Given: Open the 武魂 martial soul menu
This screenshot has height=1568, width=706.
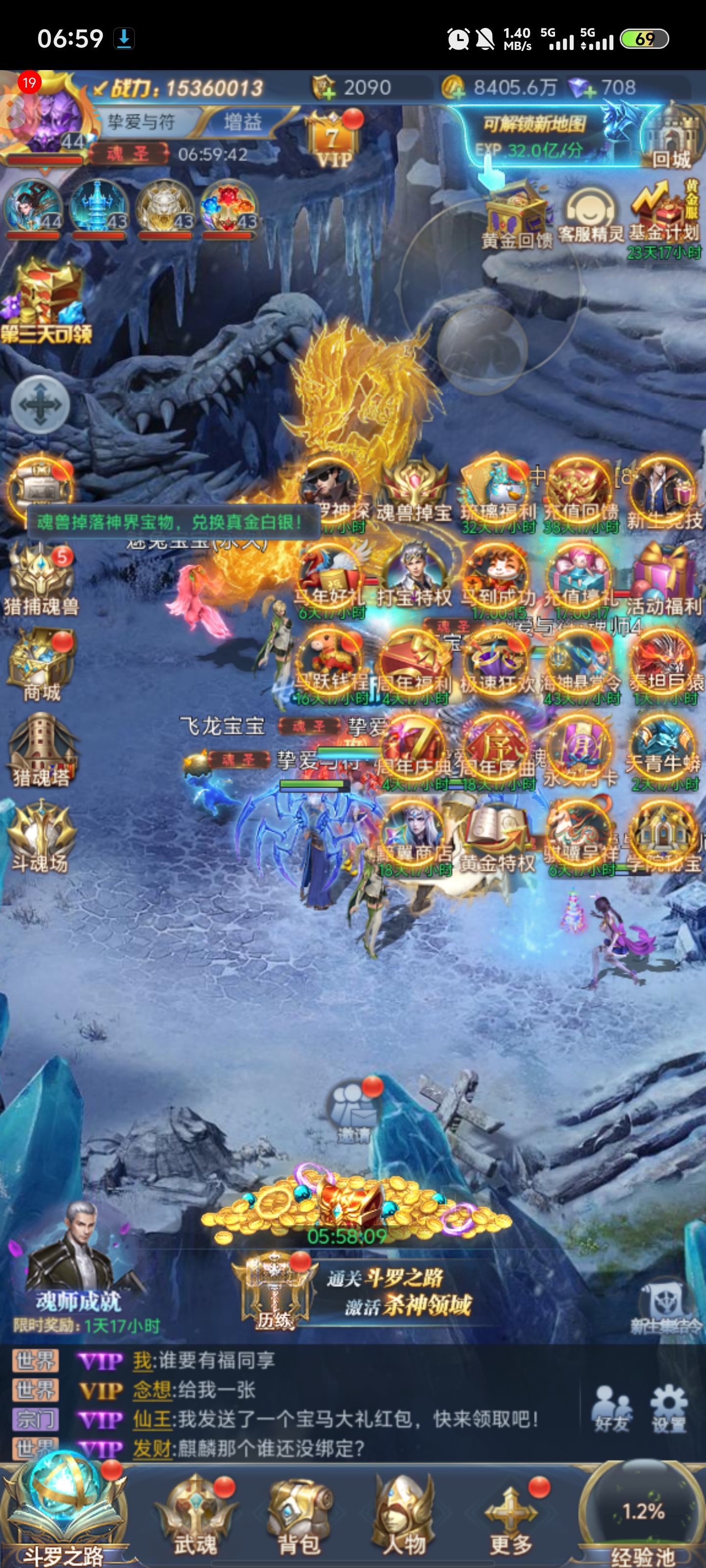Looking at the screenshot, I should pyautogui.click(x=196, y=1516).
